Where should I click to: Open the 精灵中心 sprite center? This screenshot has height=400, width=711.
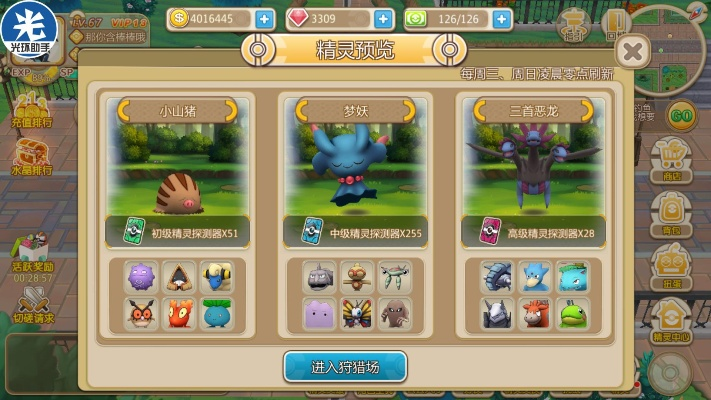point(672,322)
